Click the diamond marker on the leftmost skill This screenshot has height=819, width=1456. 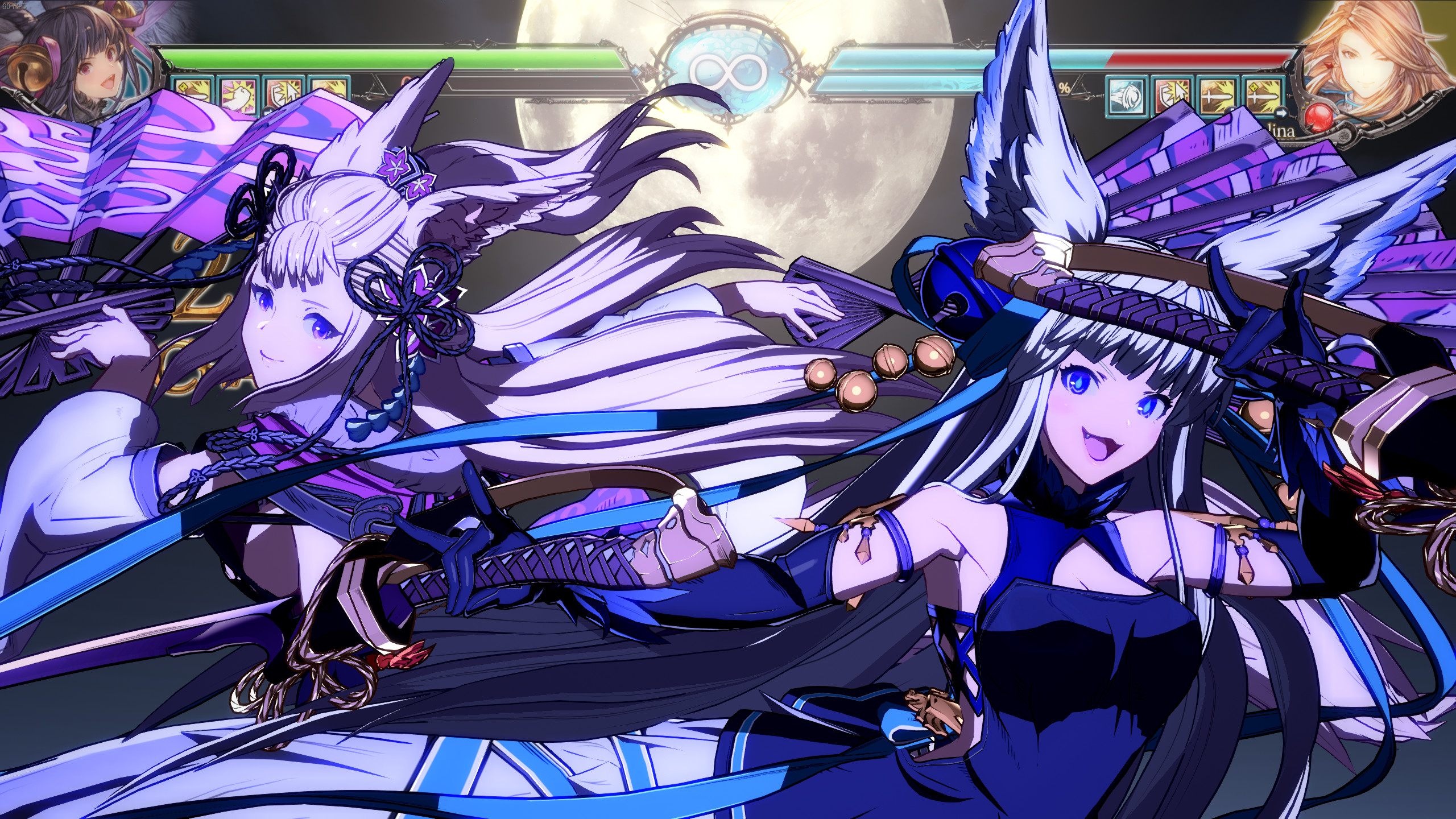(x=182, y=86)
